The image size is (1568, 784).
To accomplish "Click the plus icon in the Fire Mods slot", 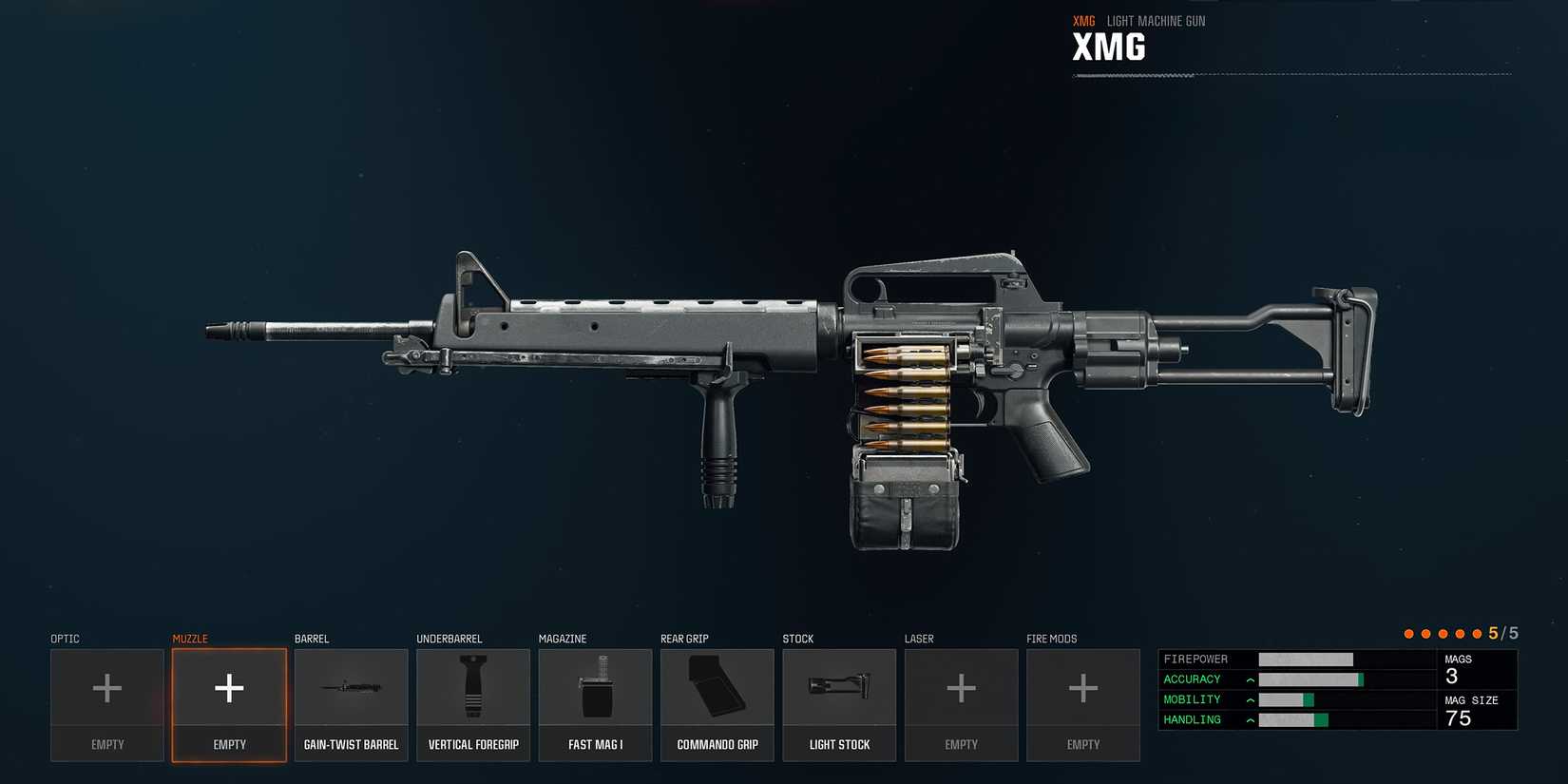I will [x=1083, y=687].
